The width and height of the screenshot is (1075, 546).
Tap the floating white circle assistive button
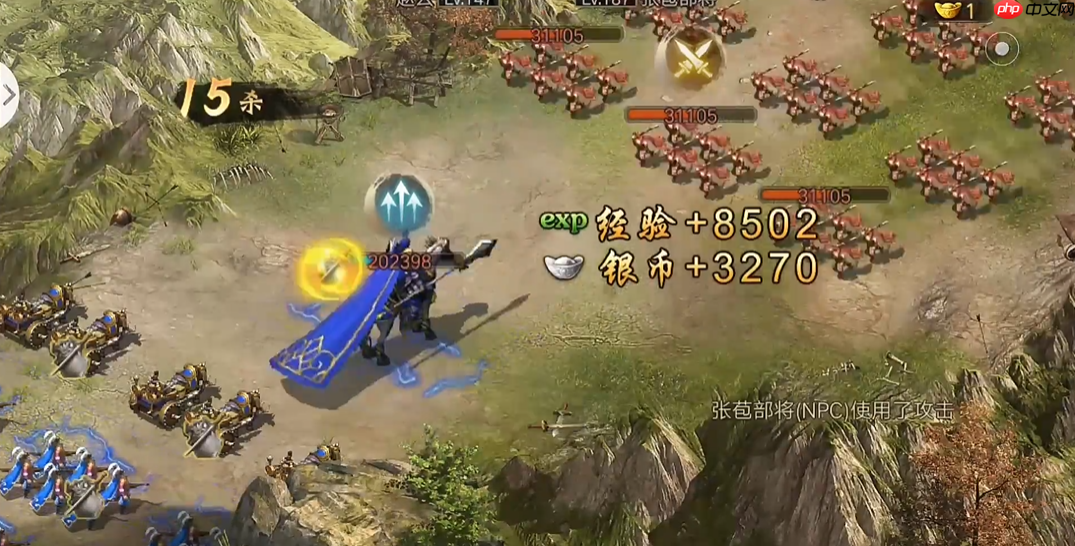1002,49
